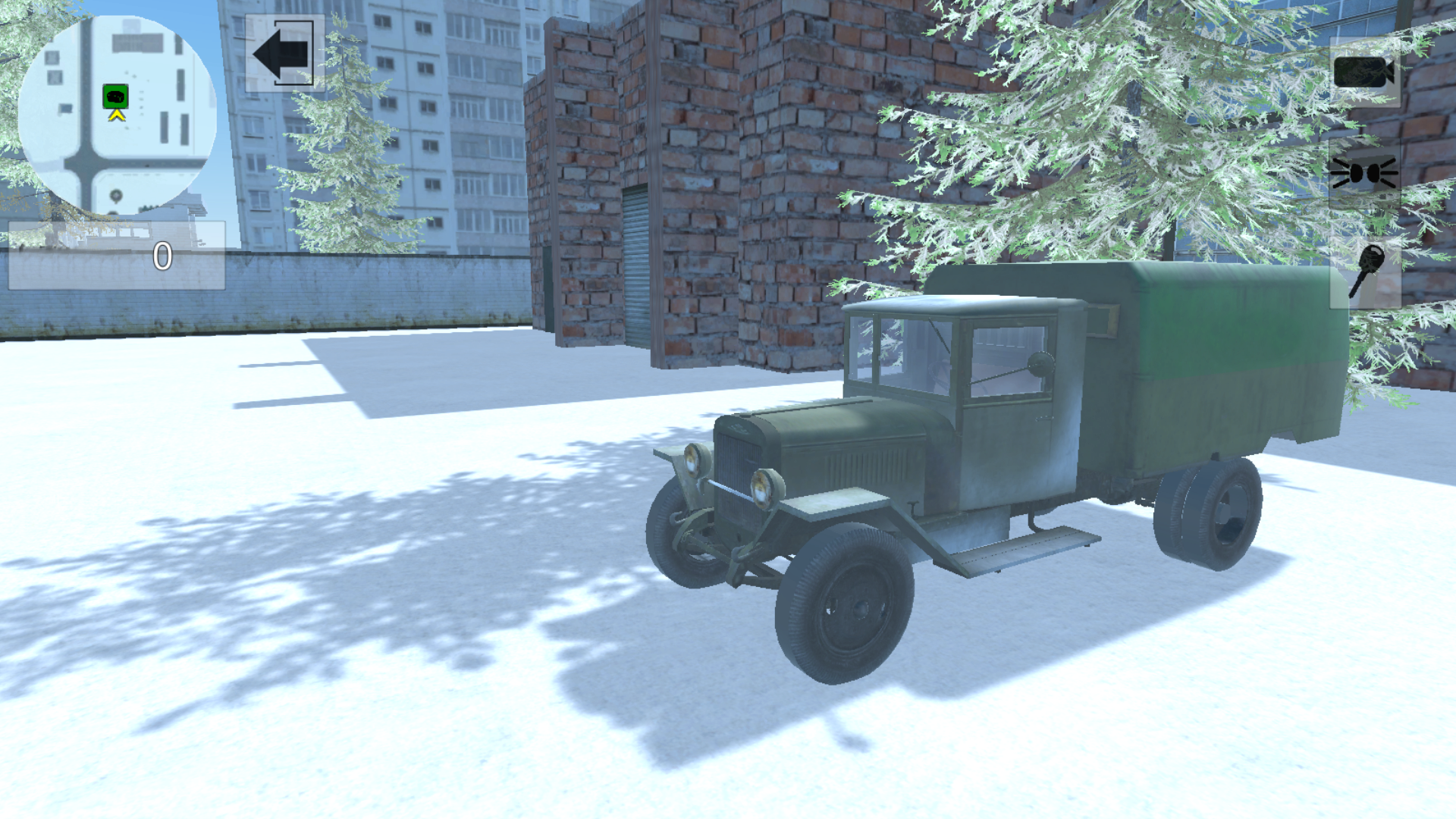Image resolution: width=1456 pixels, height=819 pixels.
Task: Tap the speed value 0 display
Action: pyautogui.click(x=162, y=256)
